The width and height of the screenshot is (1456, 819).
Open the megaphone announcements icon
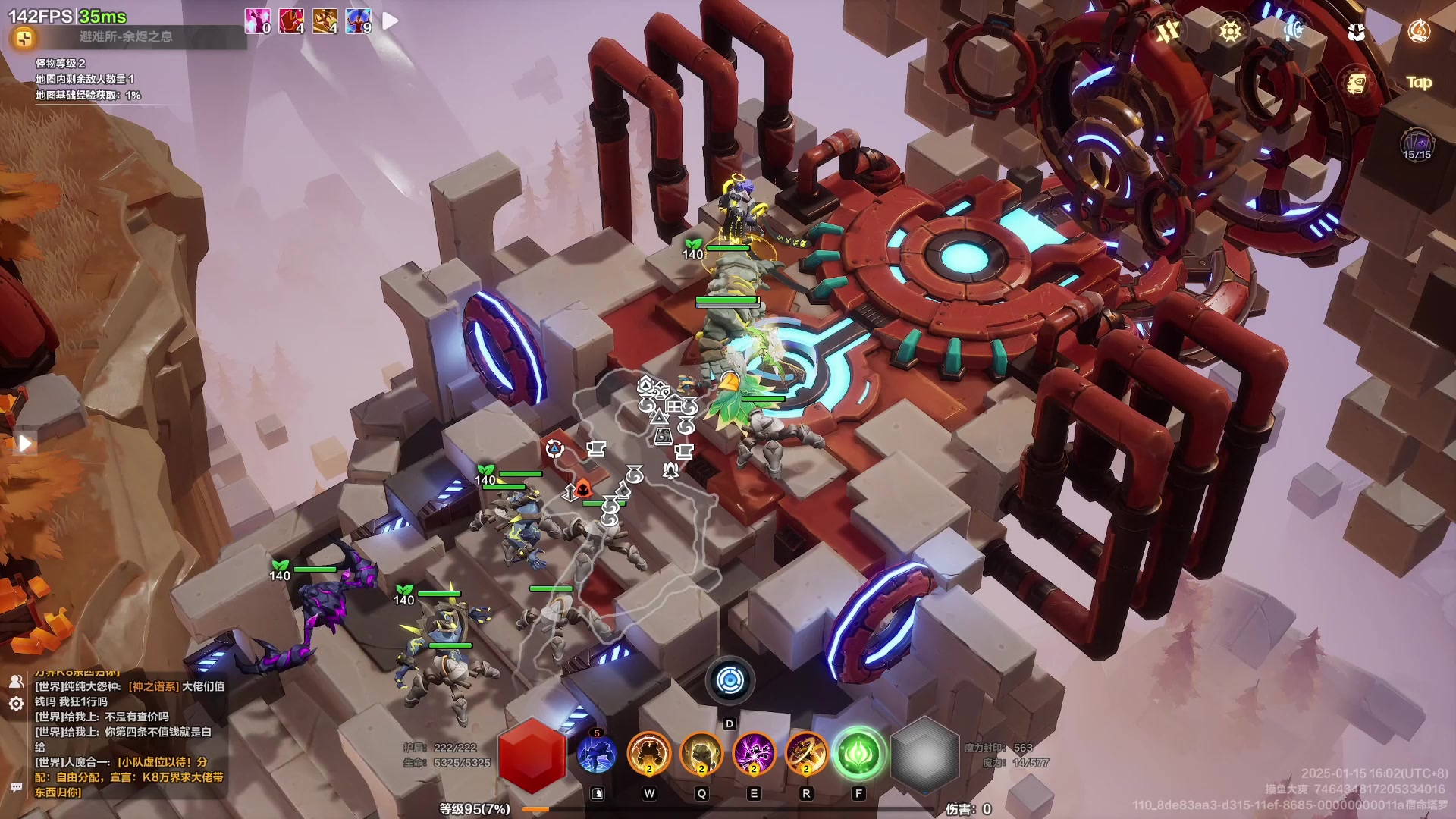[x=1293, y=31]
